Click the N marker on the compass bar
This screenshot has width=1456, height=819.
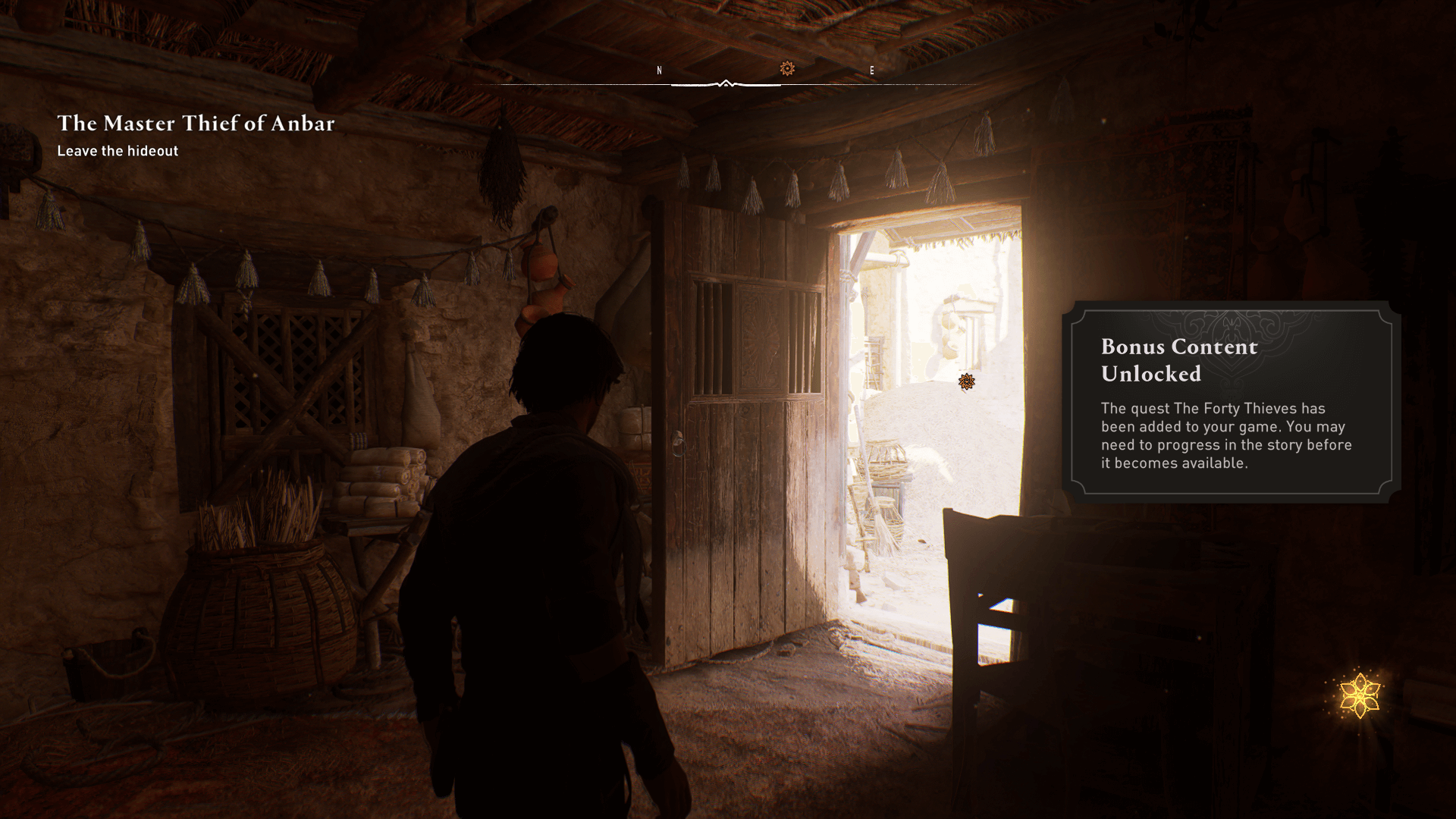(x=658, y=71)
